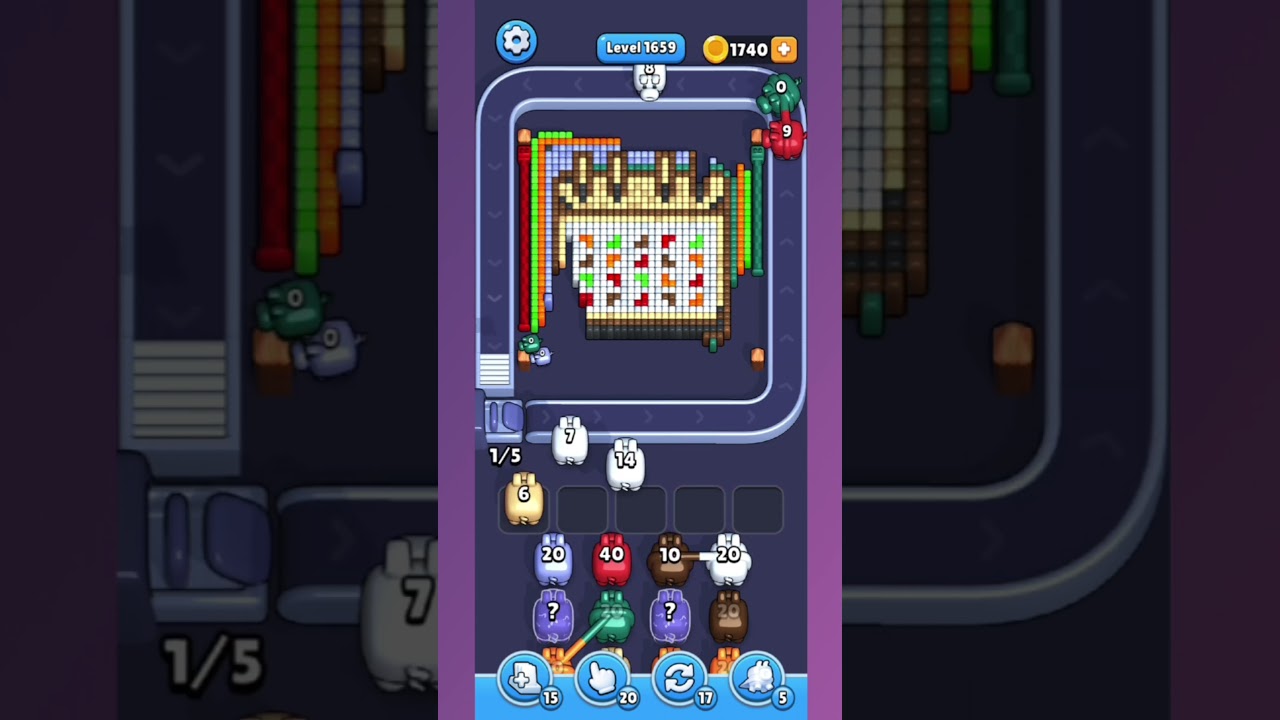1280x720 pixels.
Task: Tap the gold bunny numbered 6 in the slot
Action: coord(524,500)
